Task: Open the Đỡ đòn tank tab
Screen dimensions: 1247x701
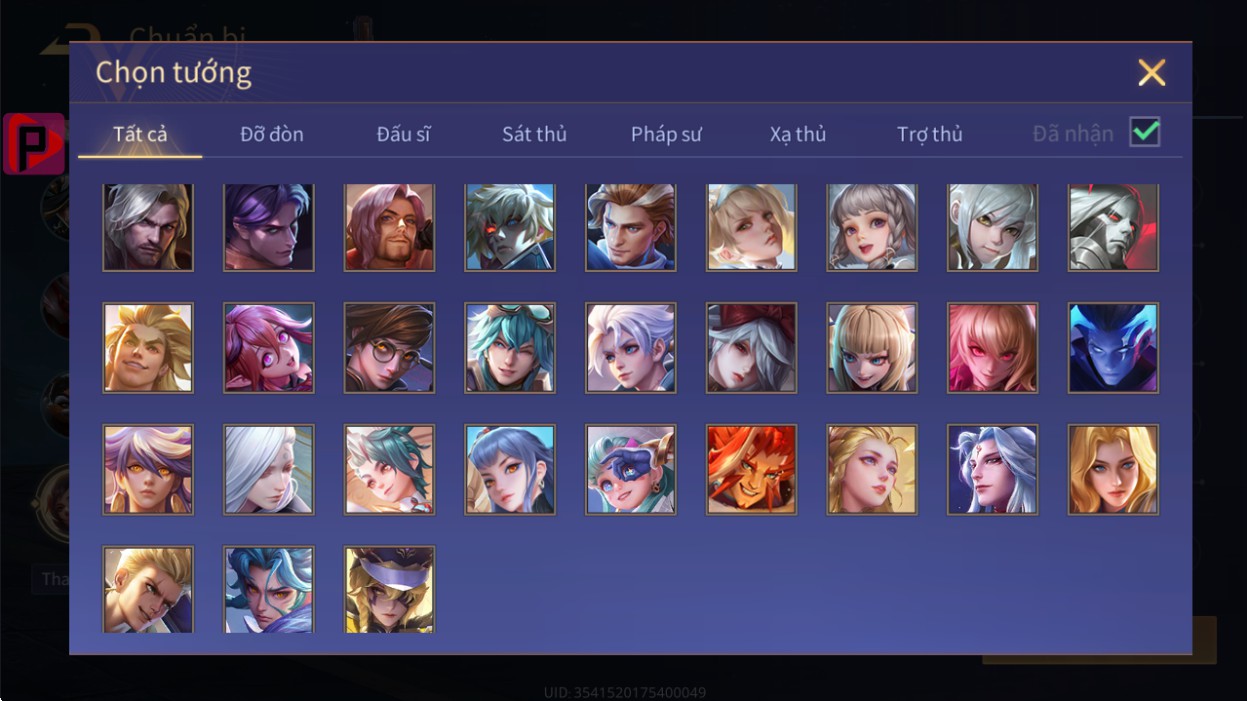Action: click(272, 134)
